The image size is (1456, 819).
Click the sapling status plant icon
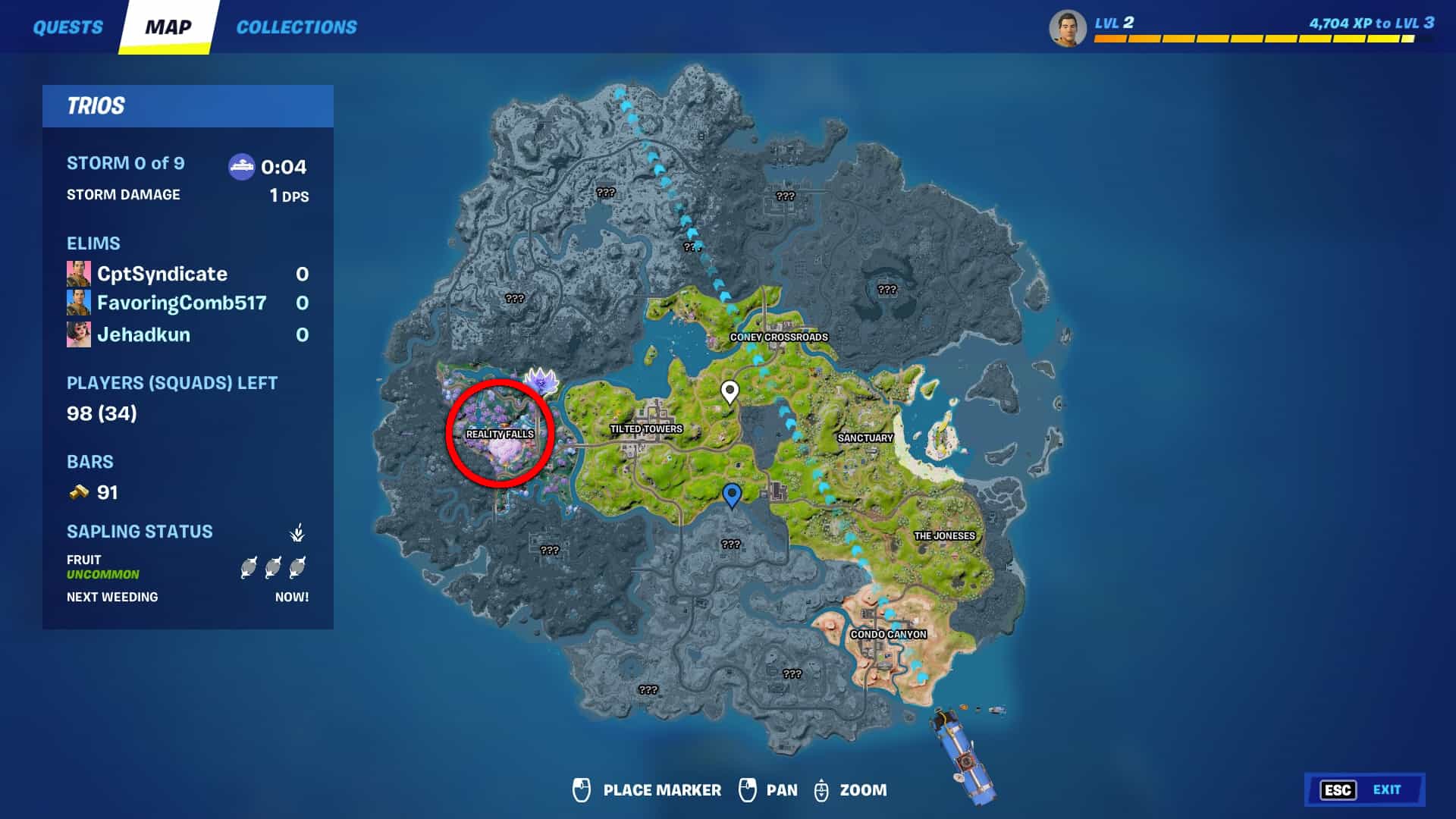click(296, 532)
